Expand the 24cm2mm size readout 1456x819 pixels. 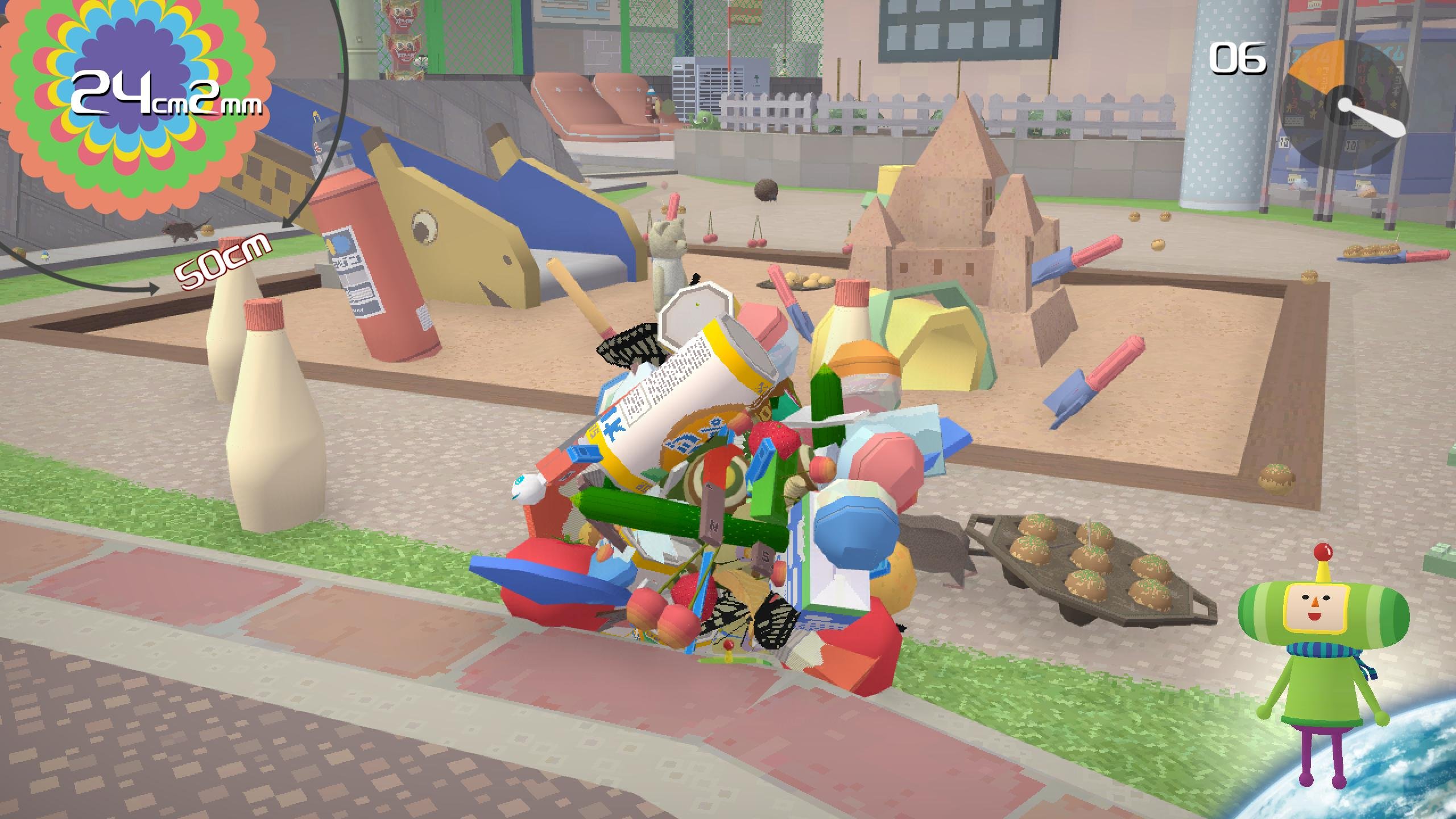pos(165,102)
